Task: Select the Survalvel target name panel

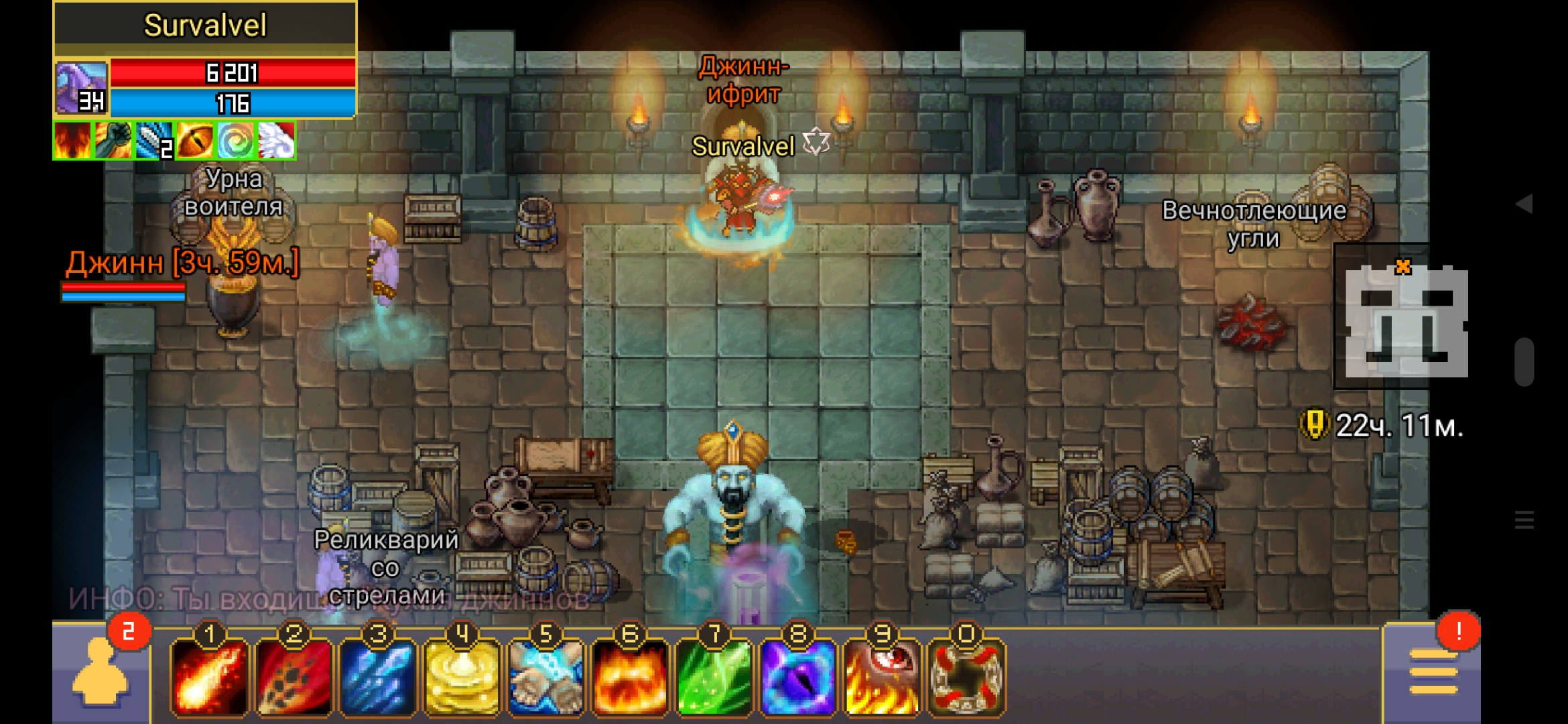Action: (x=205, y=25)
